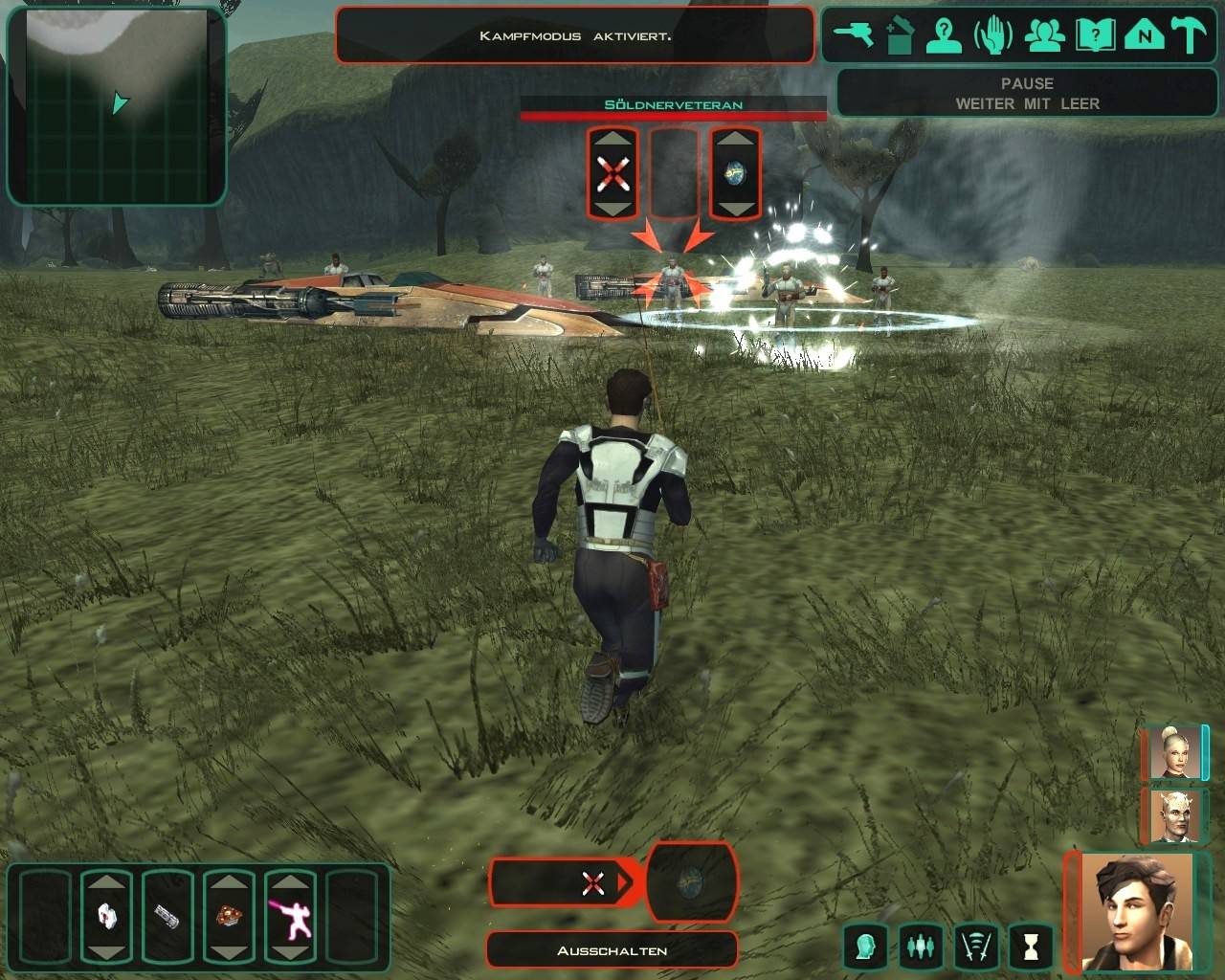This screenshot has height=980, width=1225.
Task: Toggle stealth mode with the head icon
Action: point(866,947)
